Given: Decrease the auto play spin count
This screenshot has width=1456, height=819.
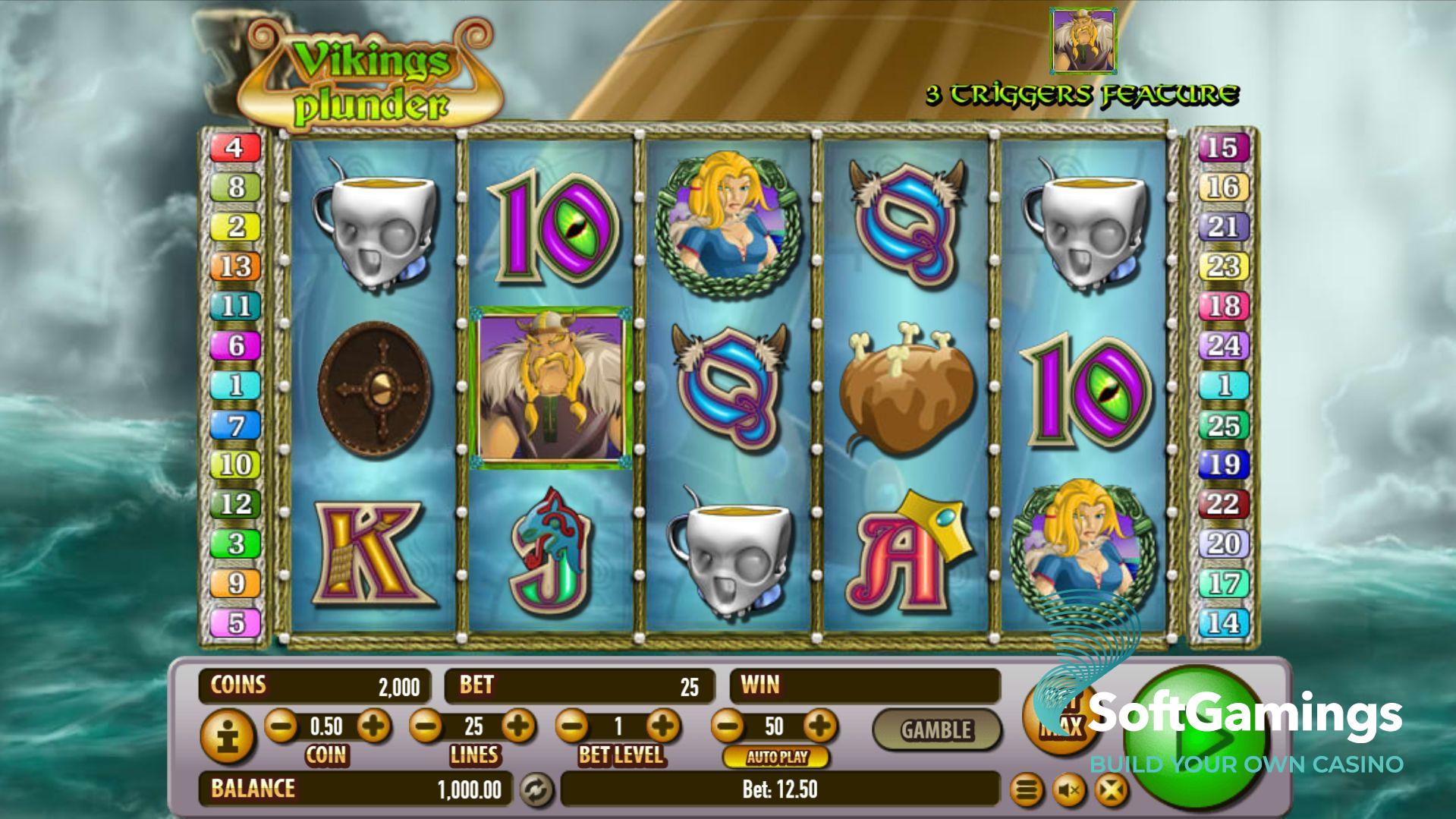Looking at the screenshot, I should [728, 726].
